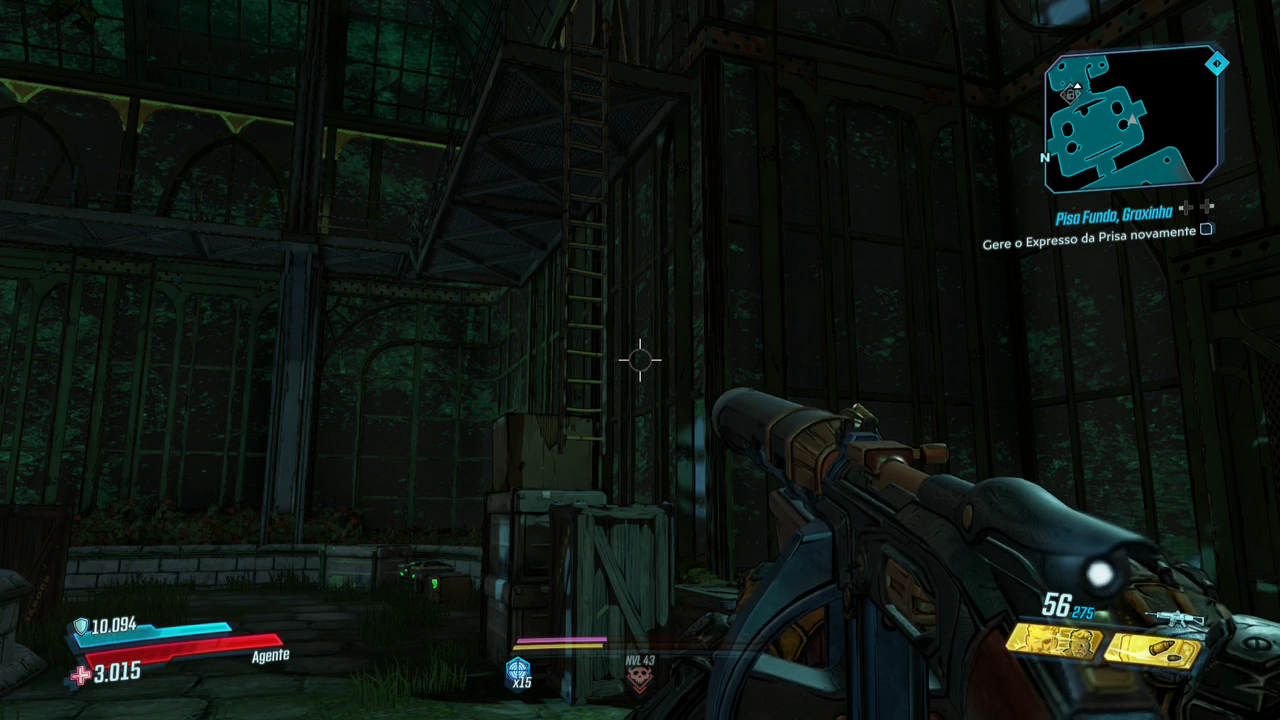Select the Pisa Fundo, Graxinha mission title
The image size is (1280, 720).
[1114, 215]
